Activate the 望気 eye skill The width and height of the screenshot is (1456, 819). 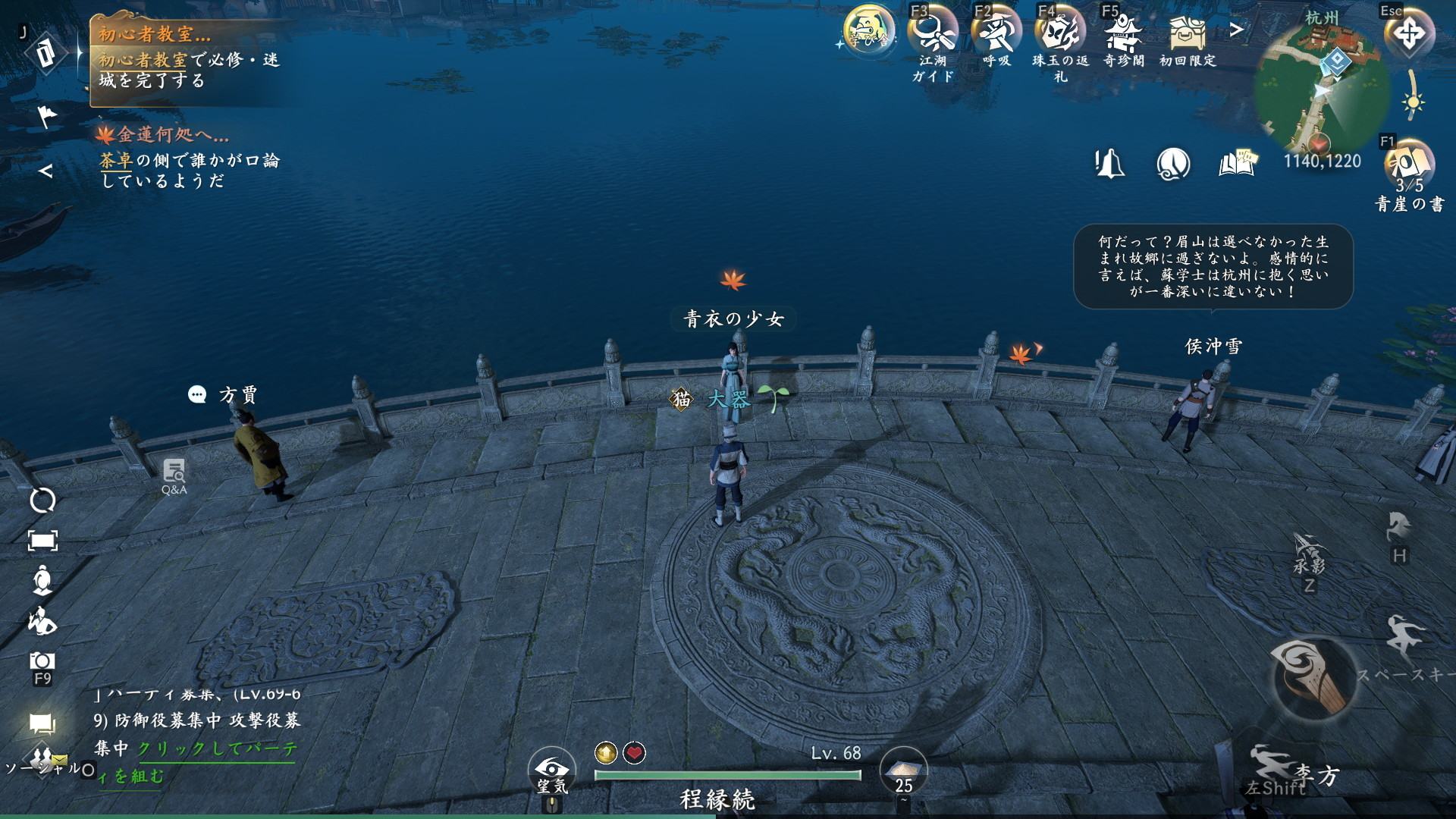click(x=551, y=771)
